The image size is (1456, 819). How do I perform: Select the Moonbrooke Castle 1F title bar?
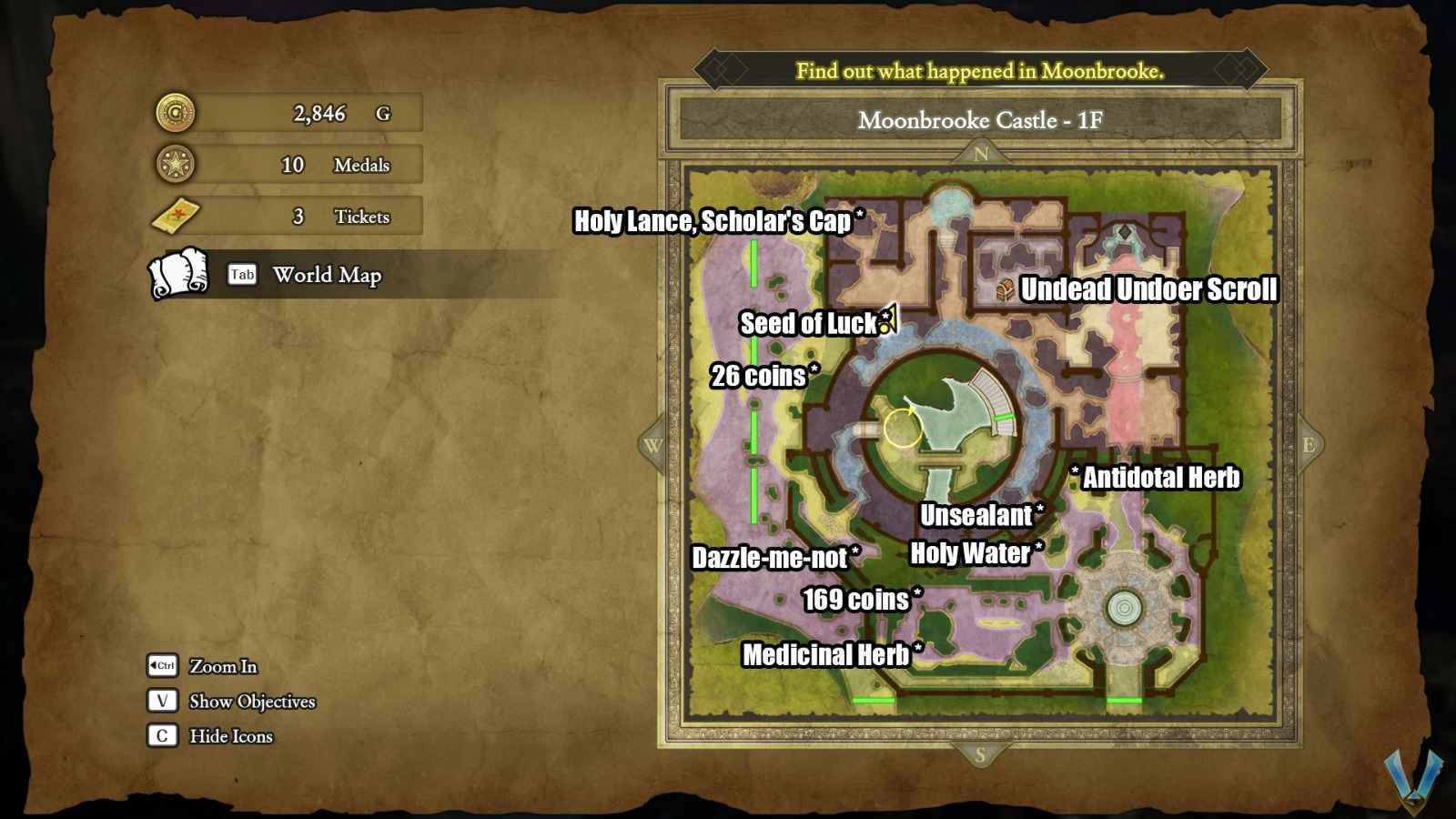point(978,119)
